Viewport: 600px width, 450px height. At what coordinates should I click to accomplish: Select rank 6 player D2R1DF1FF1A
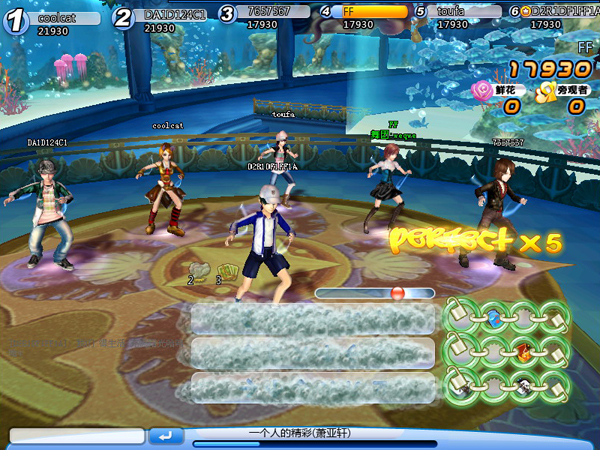(562, 12)
